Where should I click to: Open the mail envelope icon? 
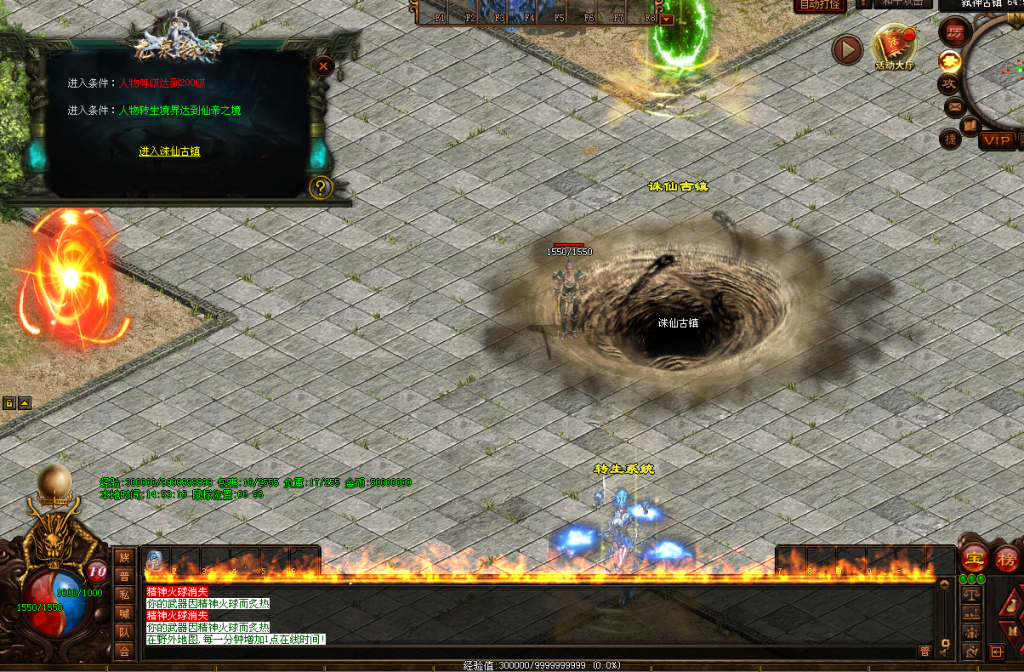click(954, 106)
